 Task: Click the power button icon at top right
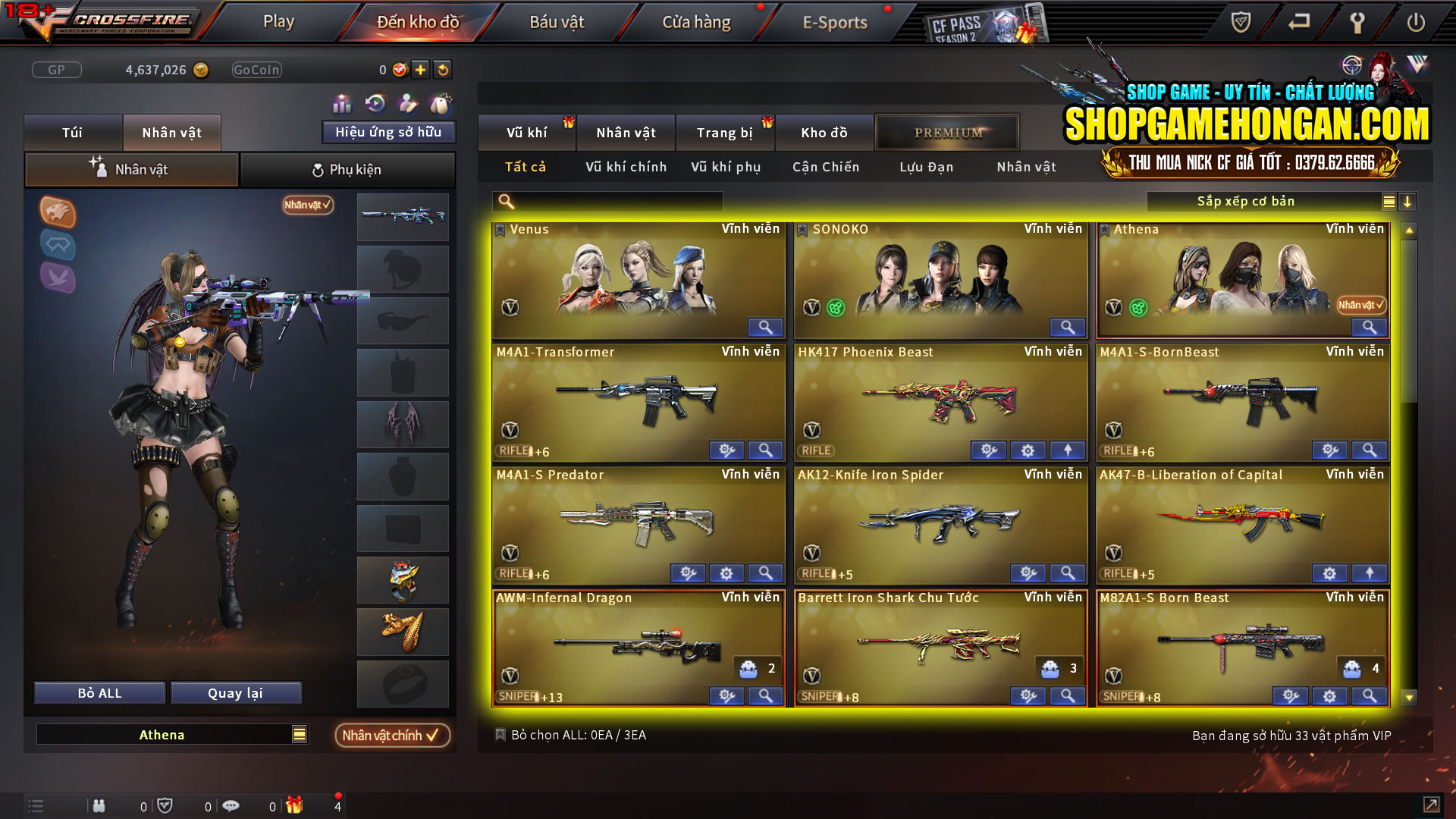click(1417, 23)
